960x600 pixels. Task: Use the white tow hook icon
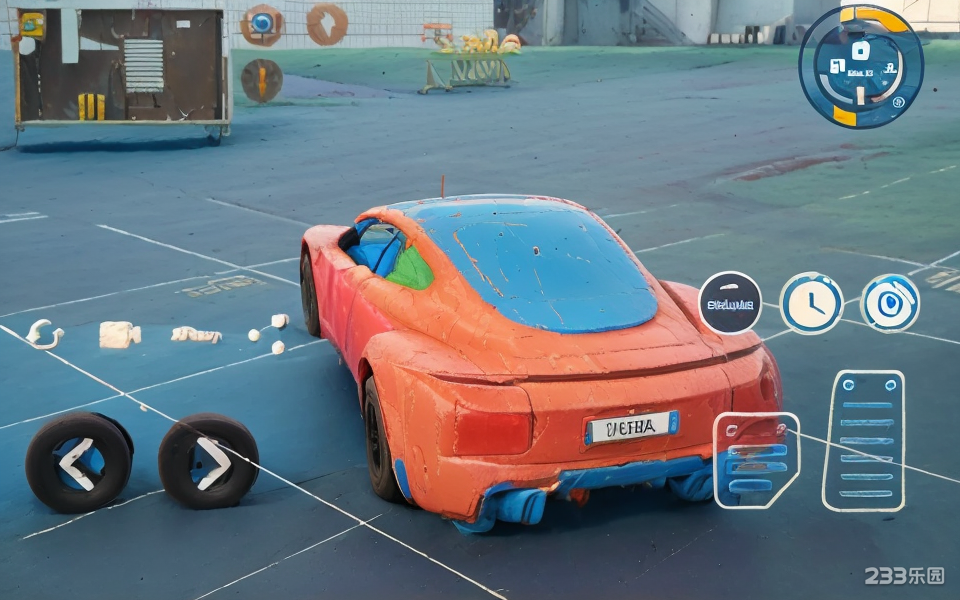(42, 334)
